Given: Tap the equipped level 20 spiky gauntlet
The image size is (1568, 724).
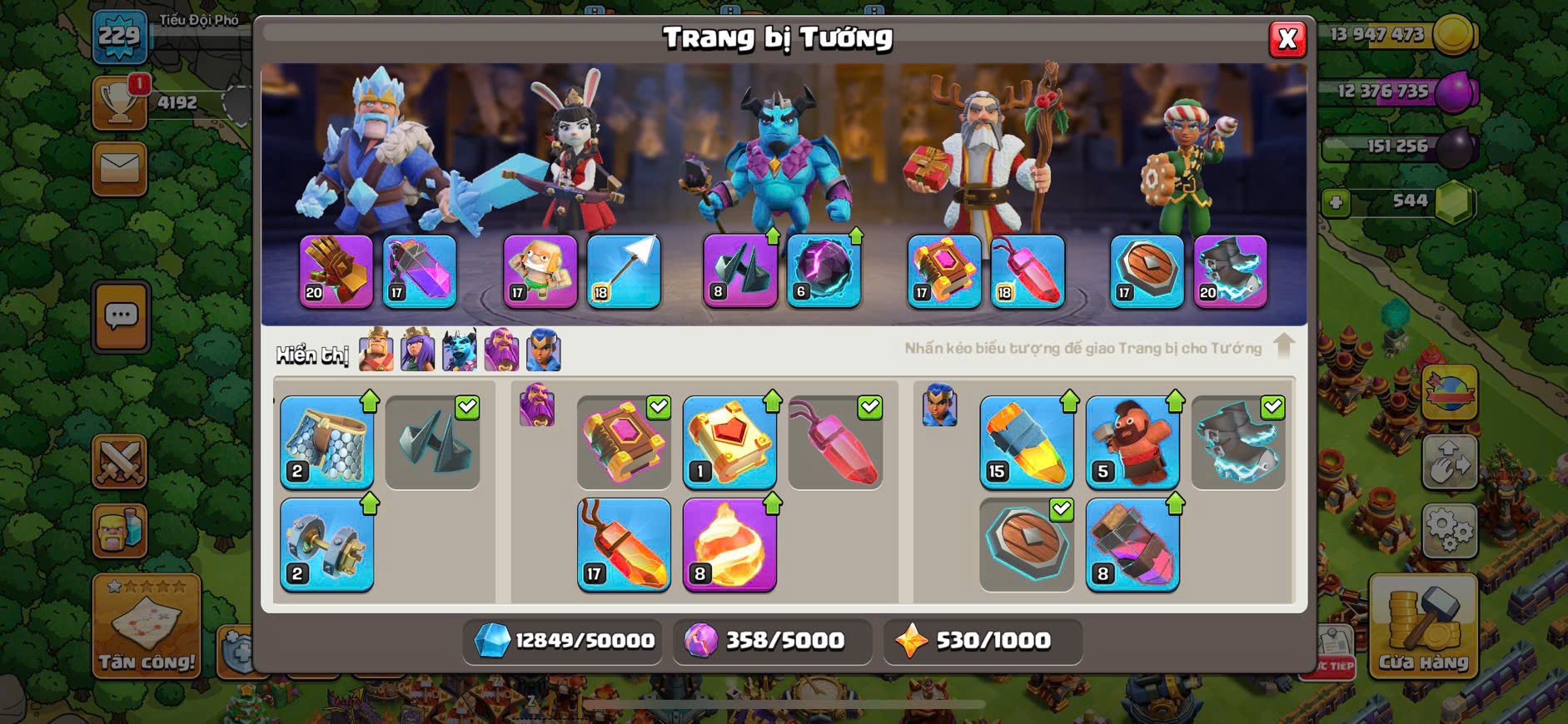Looking at the screenshot, I should click(x=336, y=271).
